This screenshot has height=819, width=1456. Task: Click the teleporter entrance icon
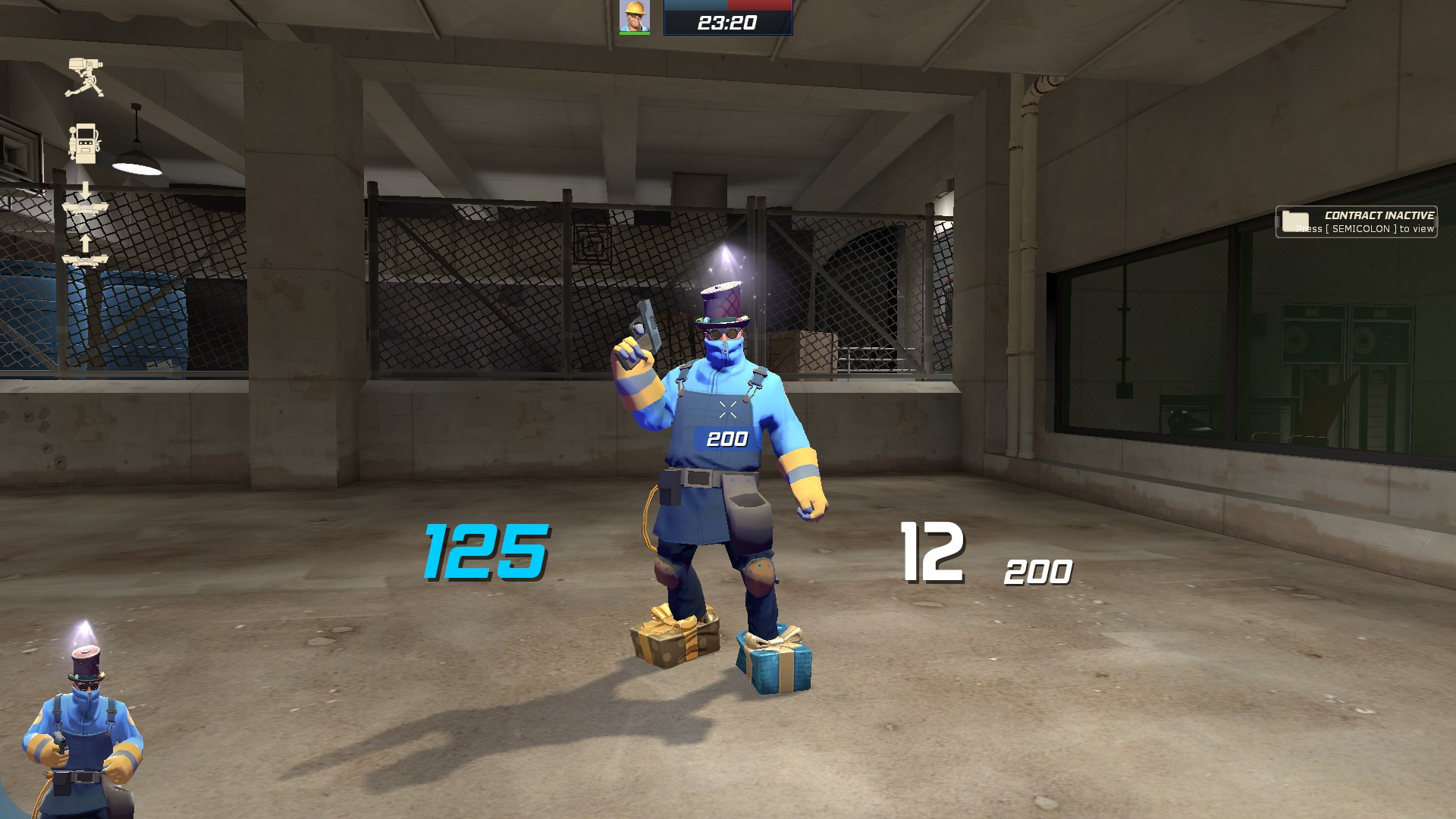pos(86,208)
